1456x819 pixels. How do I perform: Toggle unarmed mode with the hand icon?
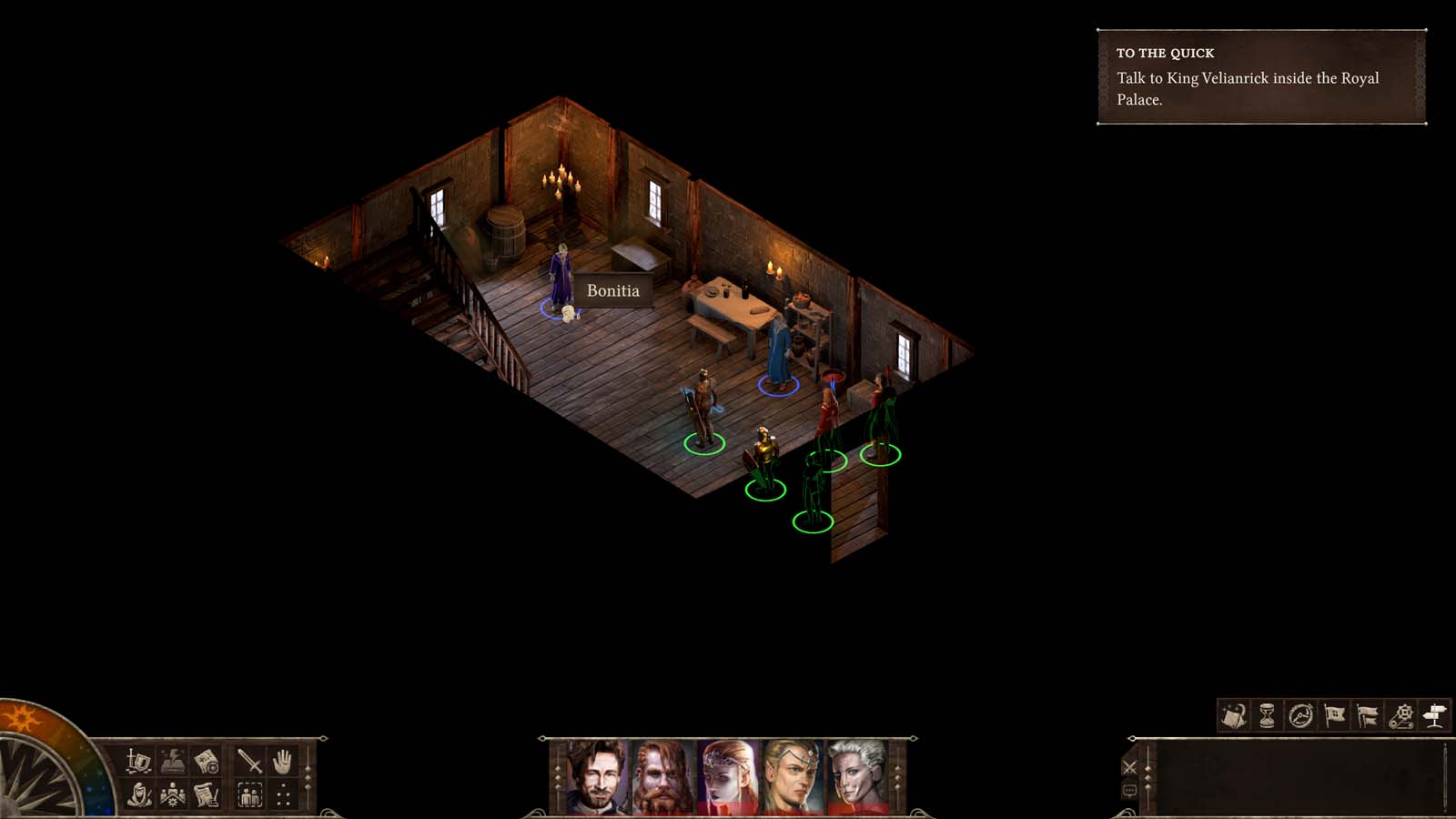tap(282, 760)
